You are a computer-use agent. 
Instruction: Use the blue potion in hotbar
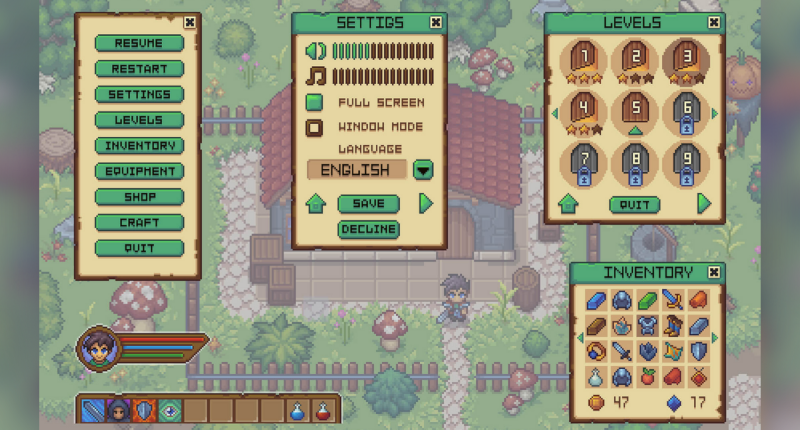click(297, 409)
